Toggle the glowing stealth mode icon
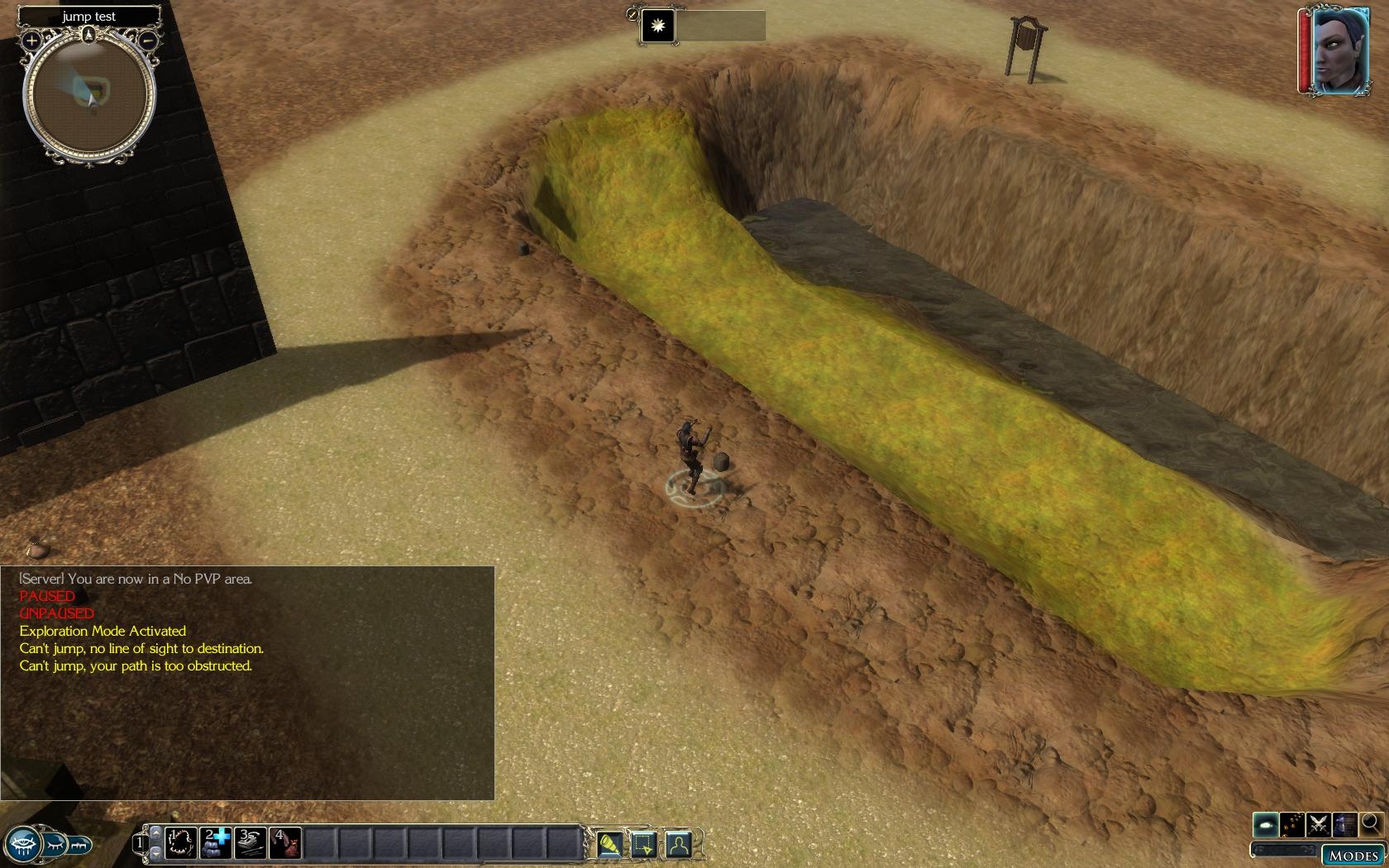1389x868 pixels. [x=1266, y=824]
